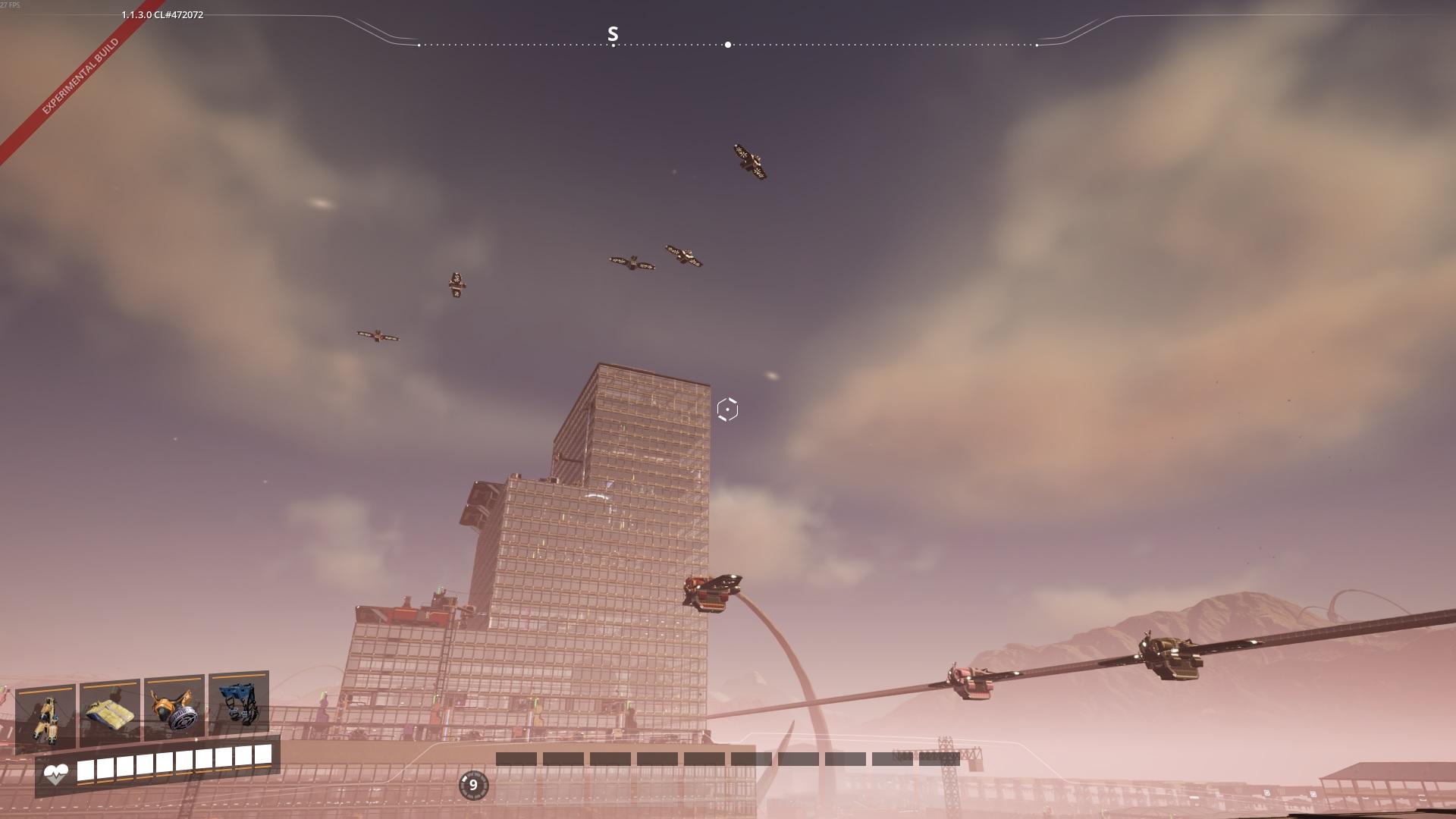1456x819 pixels.
Task: Click the hotbar number 9 indicator
Action: pos(473,785)
